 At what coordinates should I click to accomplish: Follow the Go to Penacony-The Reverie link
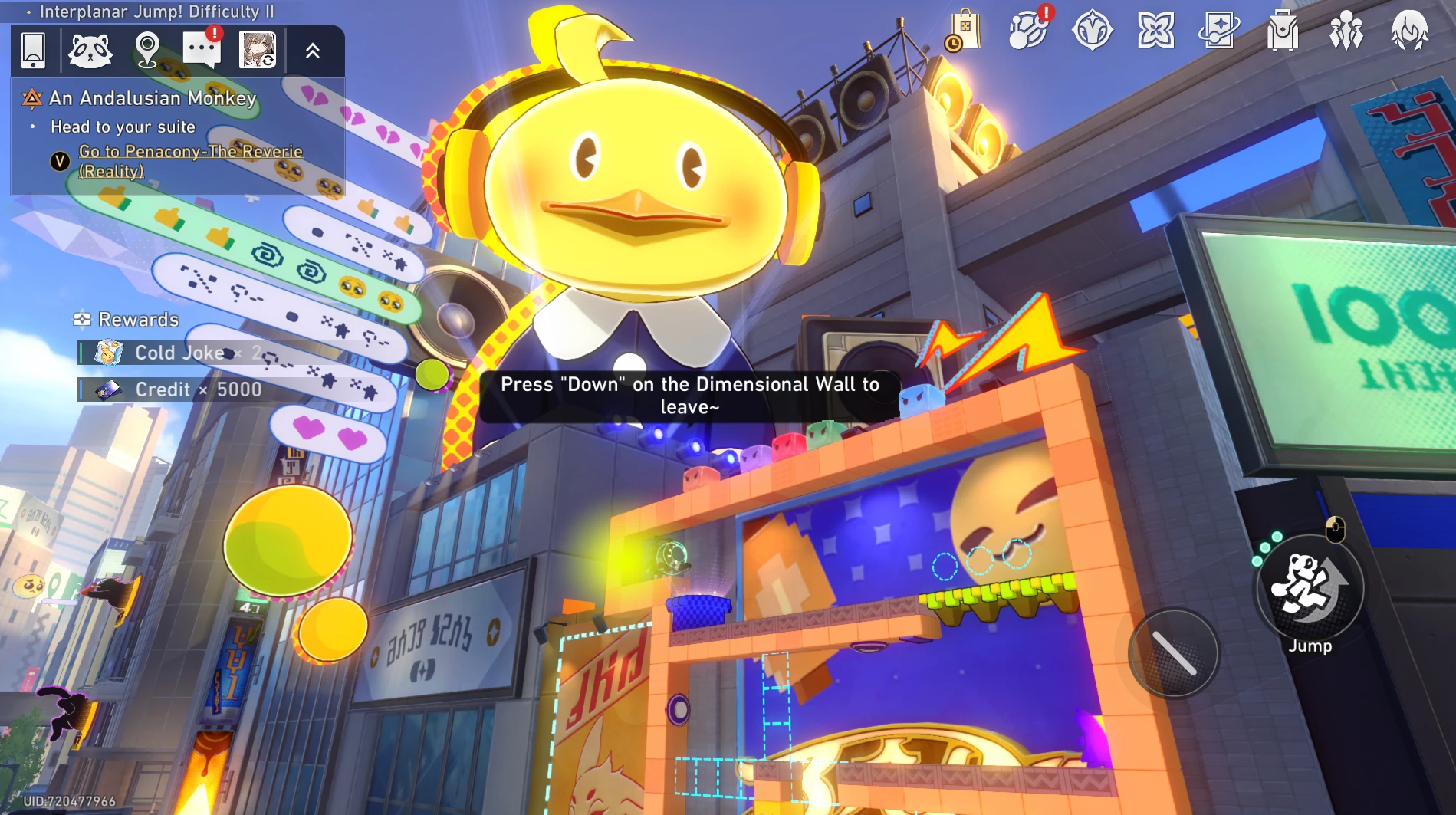pyautogui.click(x=190, y=161)
